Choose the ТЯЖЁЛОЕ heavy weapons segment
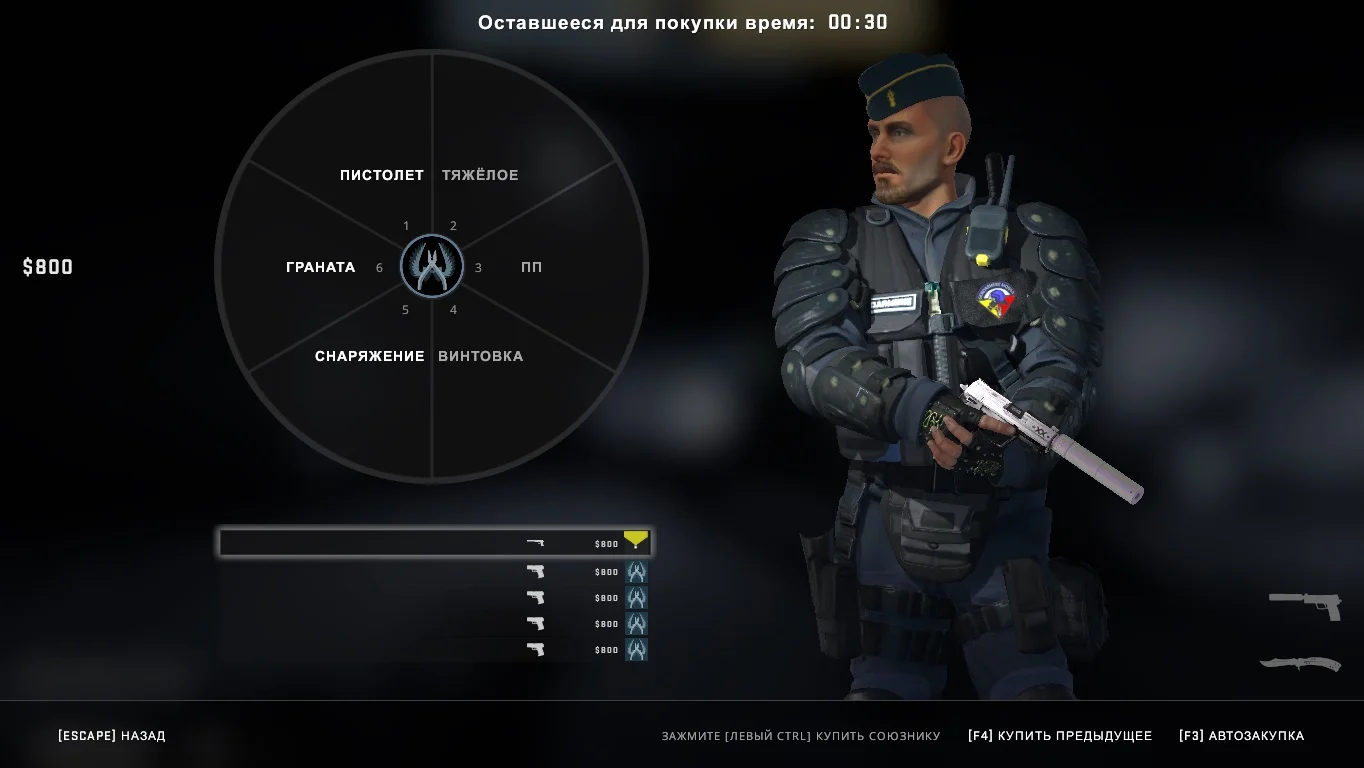This screenshot has width=1364, height=768. (480, 175)
